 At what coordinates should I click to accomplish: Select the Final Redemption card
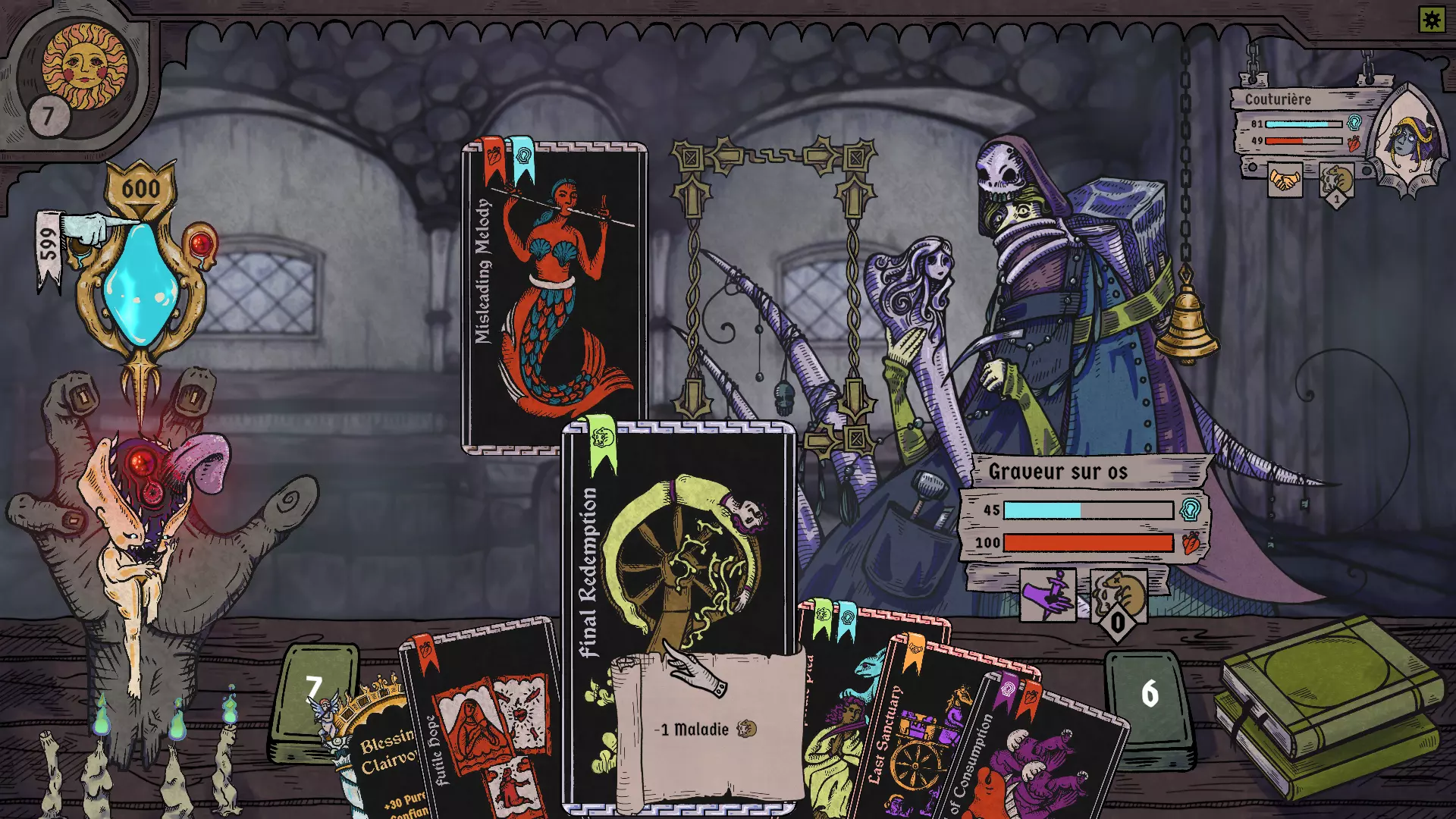pos(678,546)
